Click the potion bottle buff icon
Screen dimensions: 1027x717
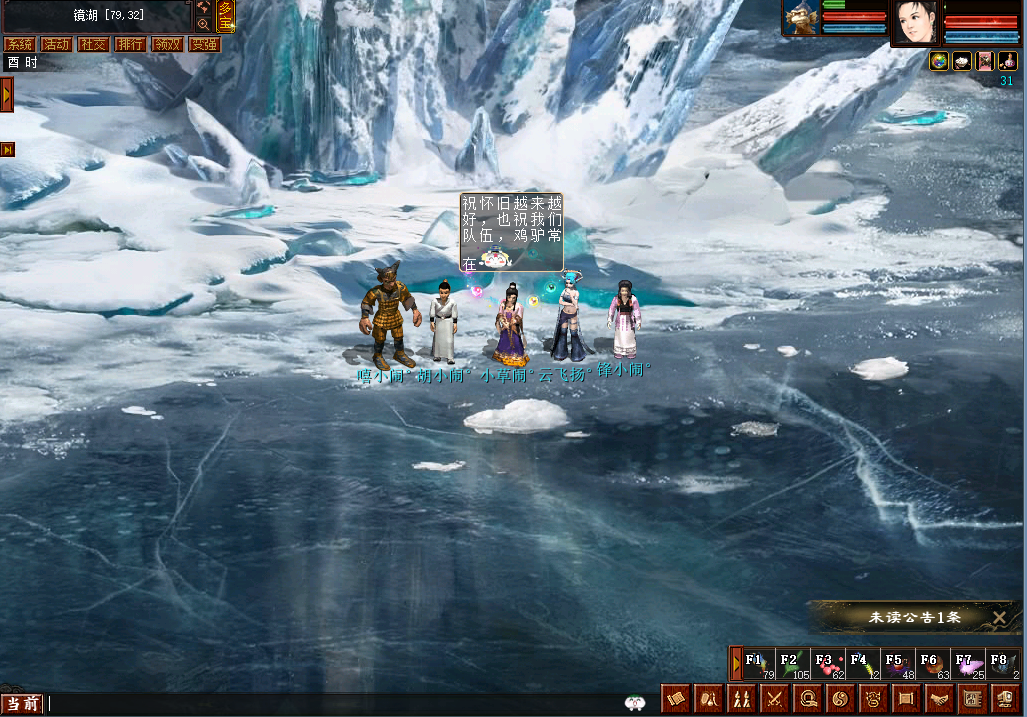(x=1008, y=62)
